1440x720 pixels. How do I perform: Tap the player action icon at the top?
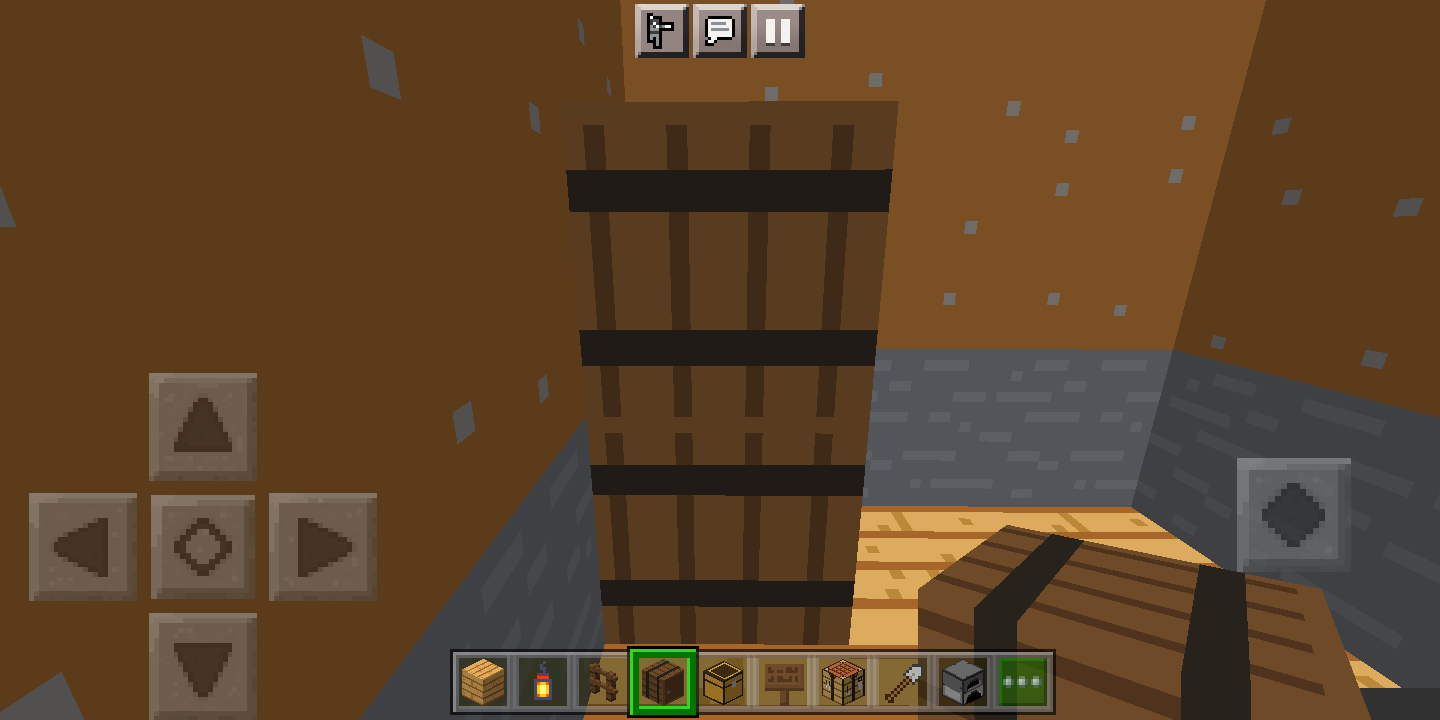point(659,32)
